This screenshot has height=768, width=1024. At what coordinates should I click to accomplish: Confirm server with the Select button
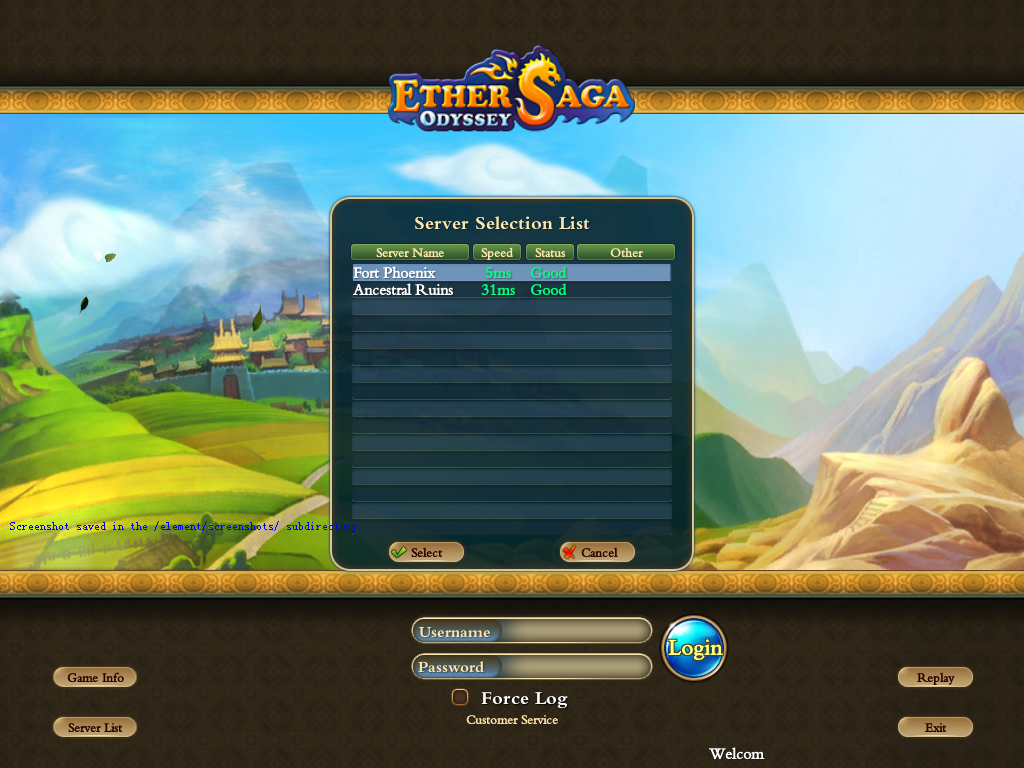pos(426,552)
